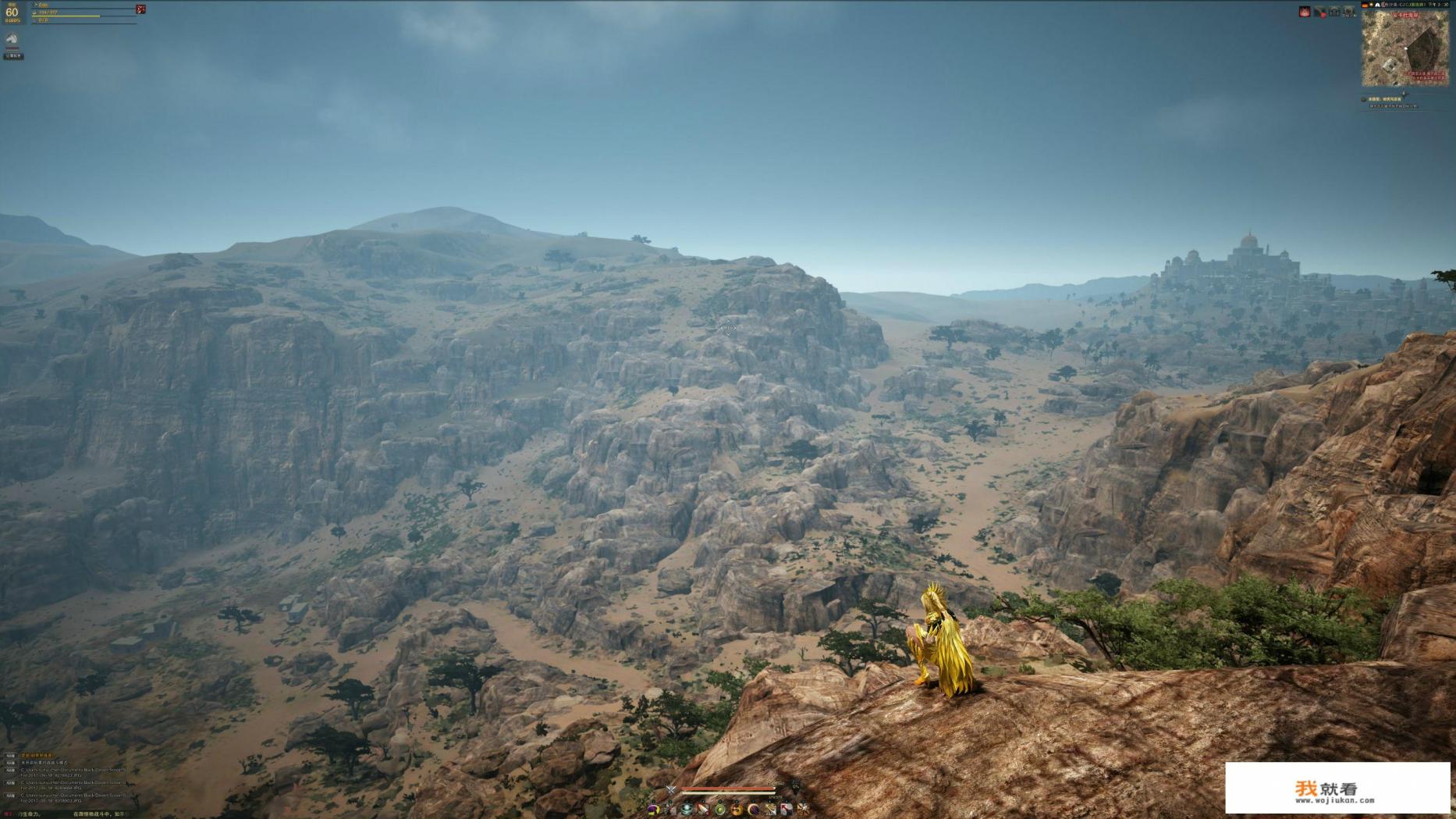Click the minimap
Viewport: 1456px width, 819px height.
pos(1405,48)
